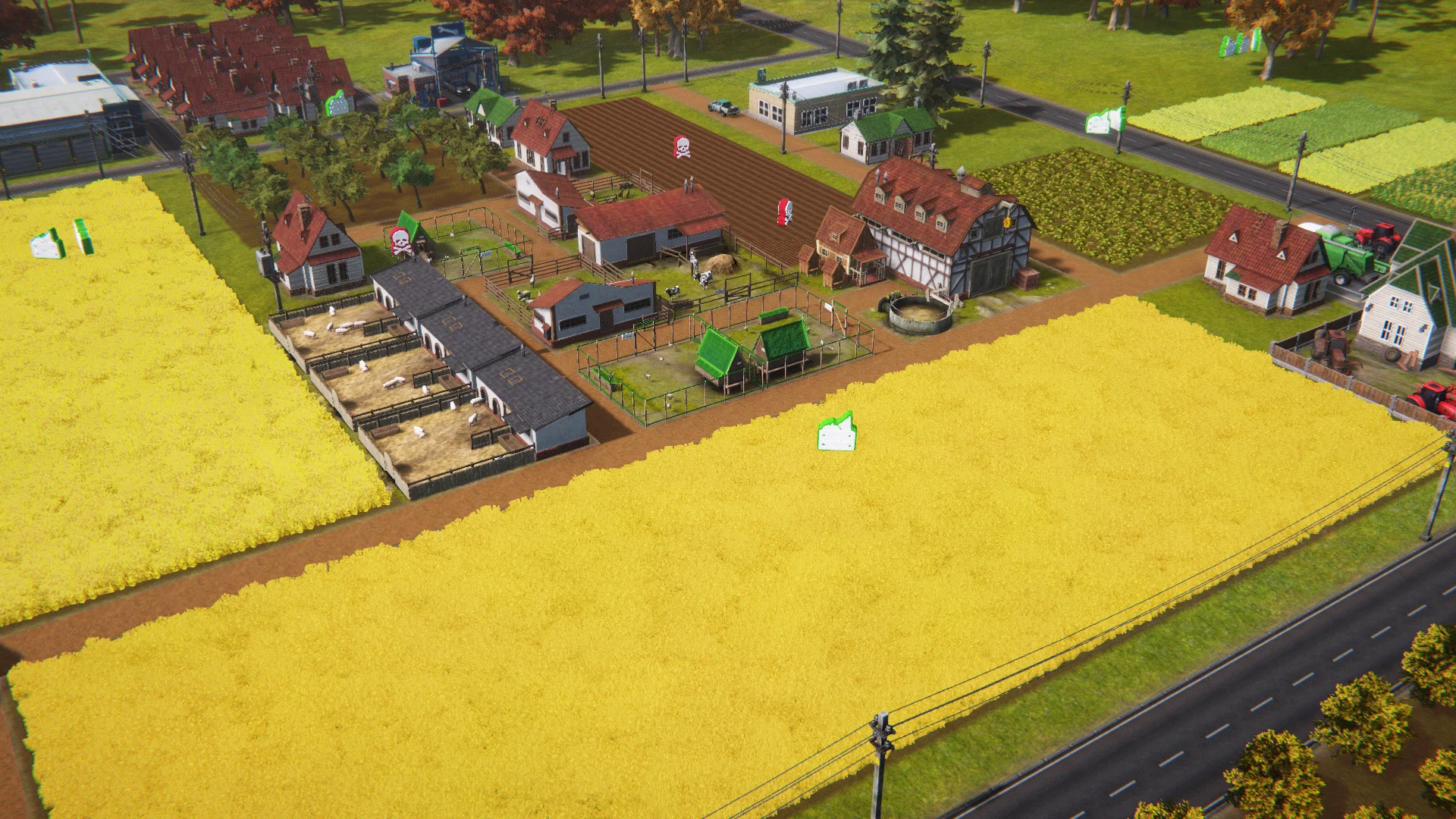Select the hay bale in the cattle enclosure
The height and width of the screenshot is (819, 1456).
[722, 262]
